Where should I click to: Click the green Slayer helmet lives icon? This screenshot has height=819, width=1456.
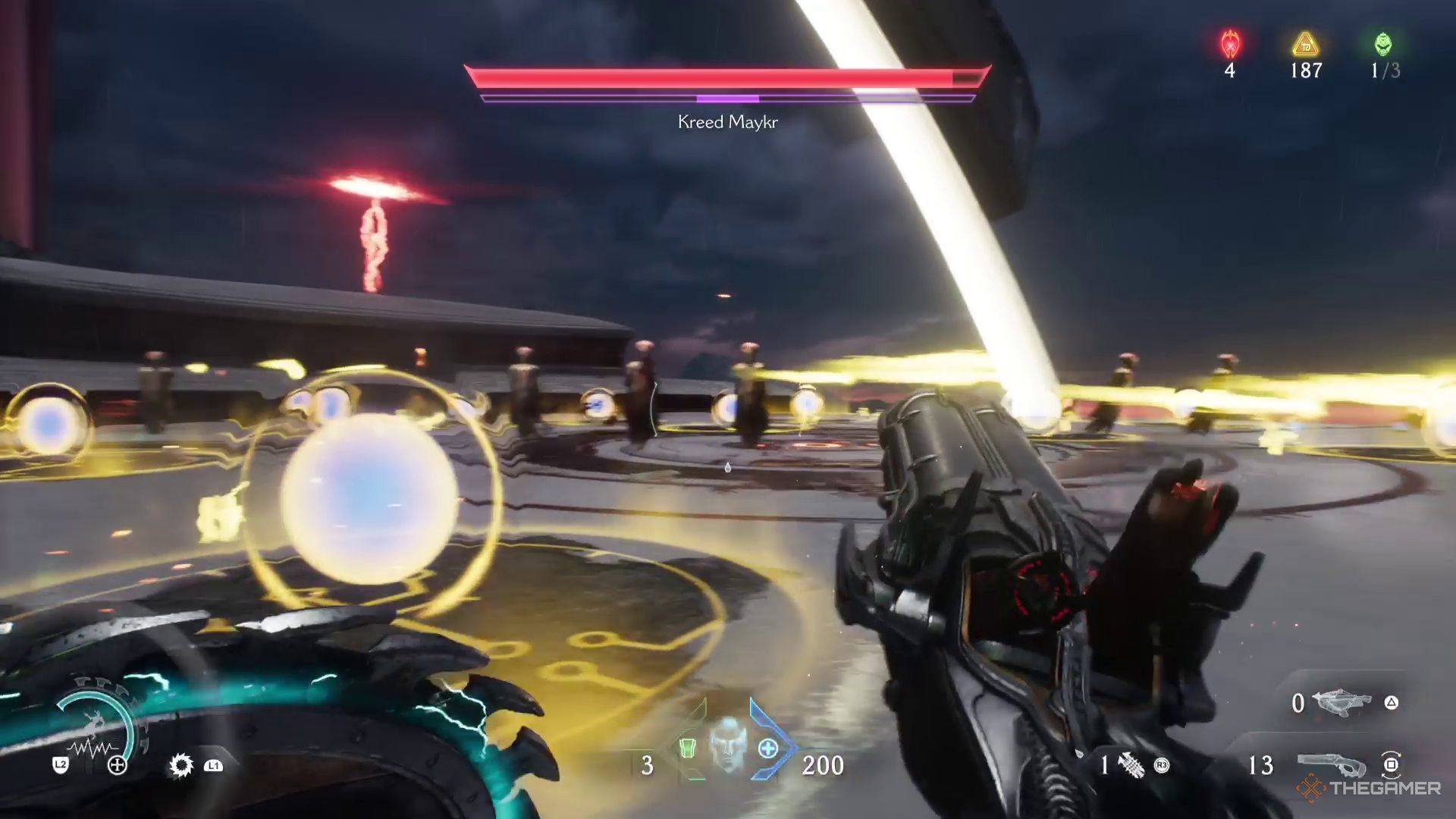(x=1383, y=45)
